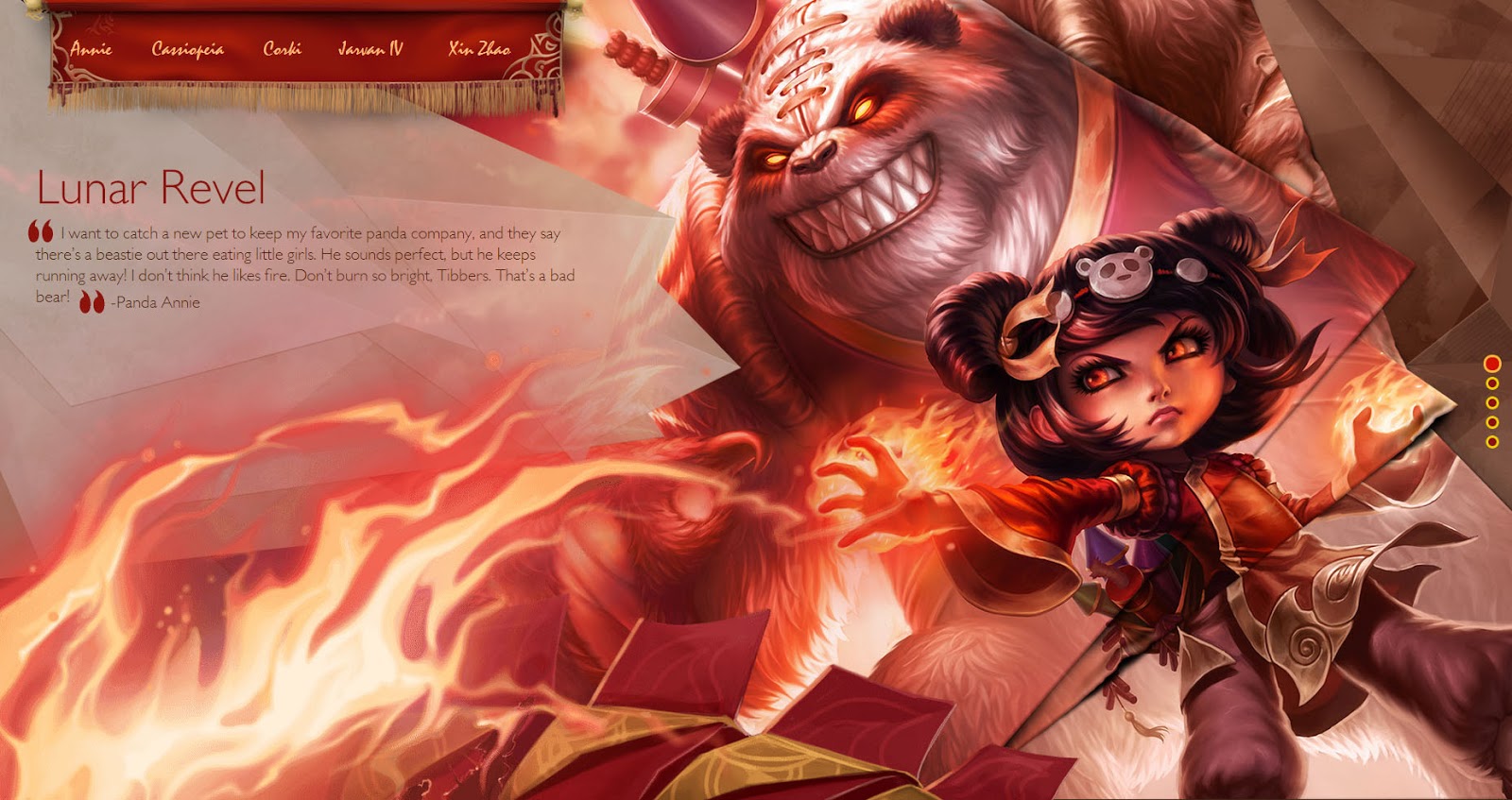Image resolution: width=1512 pixels, height=800 pixels.
Task: Click the active red pagination dot
Action: (1492, 363)
